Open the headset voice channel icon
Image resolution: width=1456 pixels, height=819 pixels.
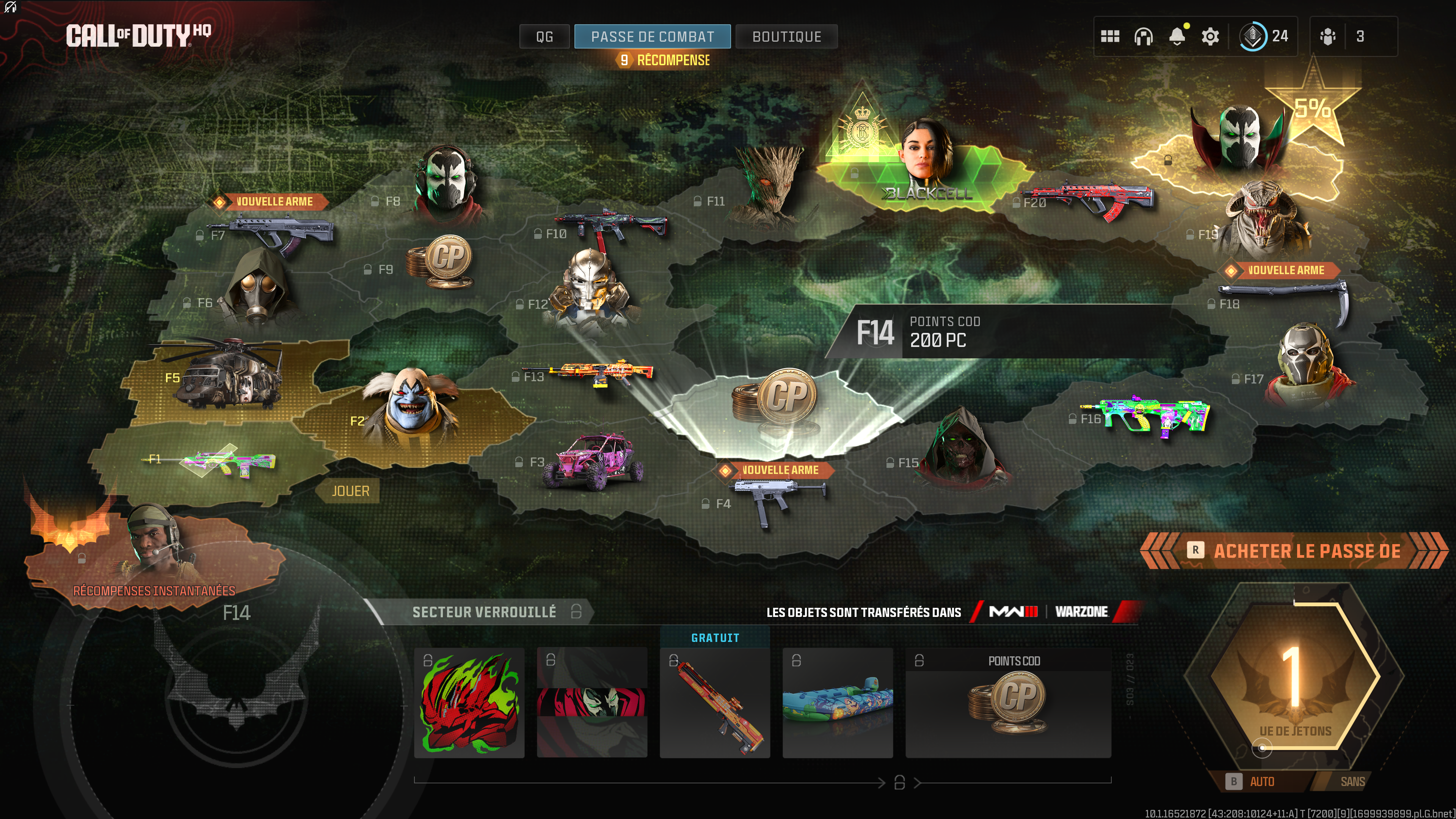[1144, 37]
